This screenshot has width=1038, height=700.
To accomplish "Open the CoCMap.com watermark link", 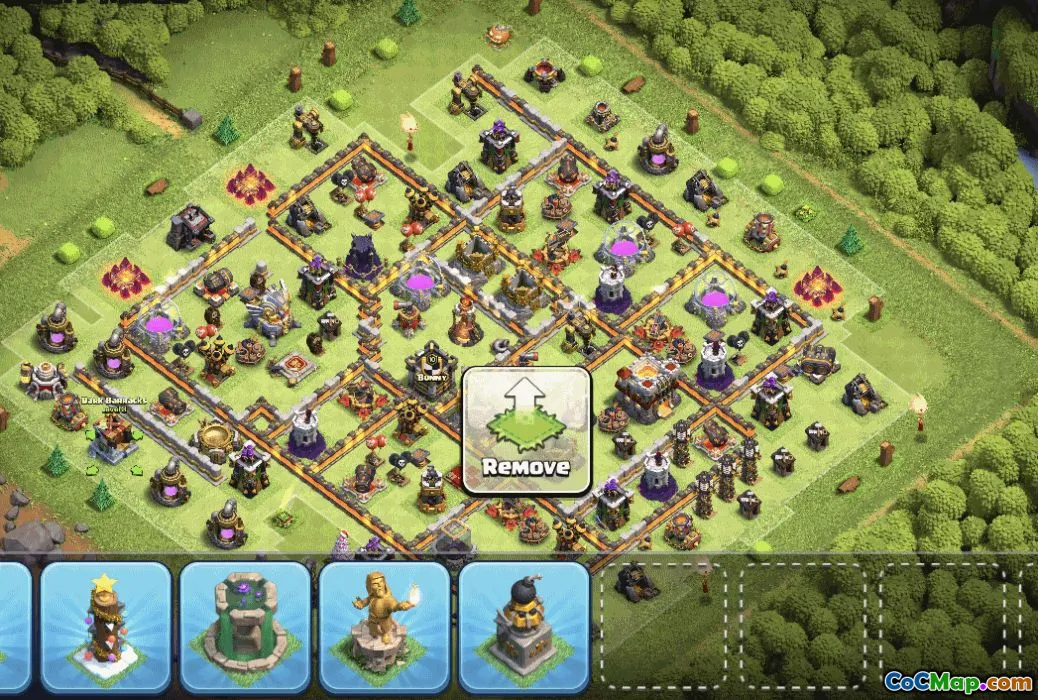I will click(x=957, y=682).
